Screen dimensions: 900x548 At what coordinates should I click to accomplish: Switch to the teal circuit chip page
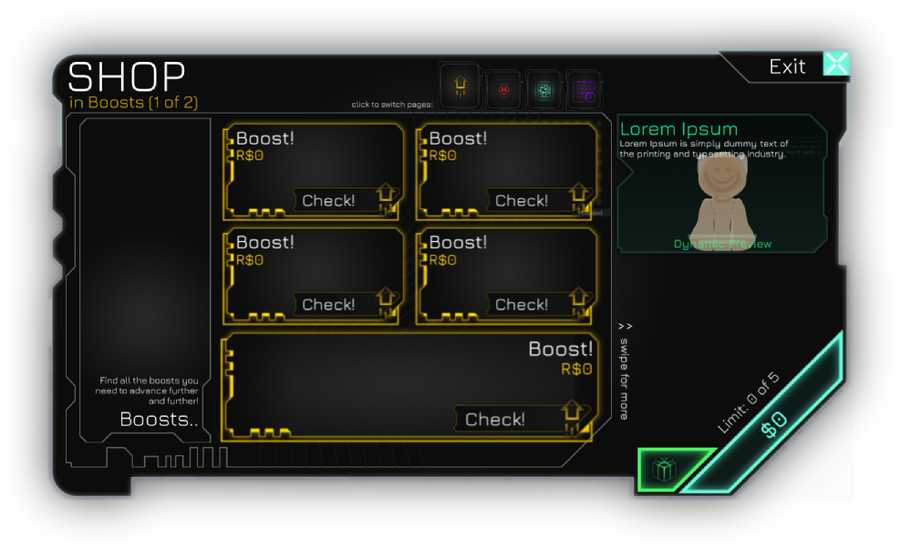coord(543,91)
